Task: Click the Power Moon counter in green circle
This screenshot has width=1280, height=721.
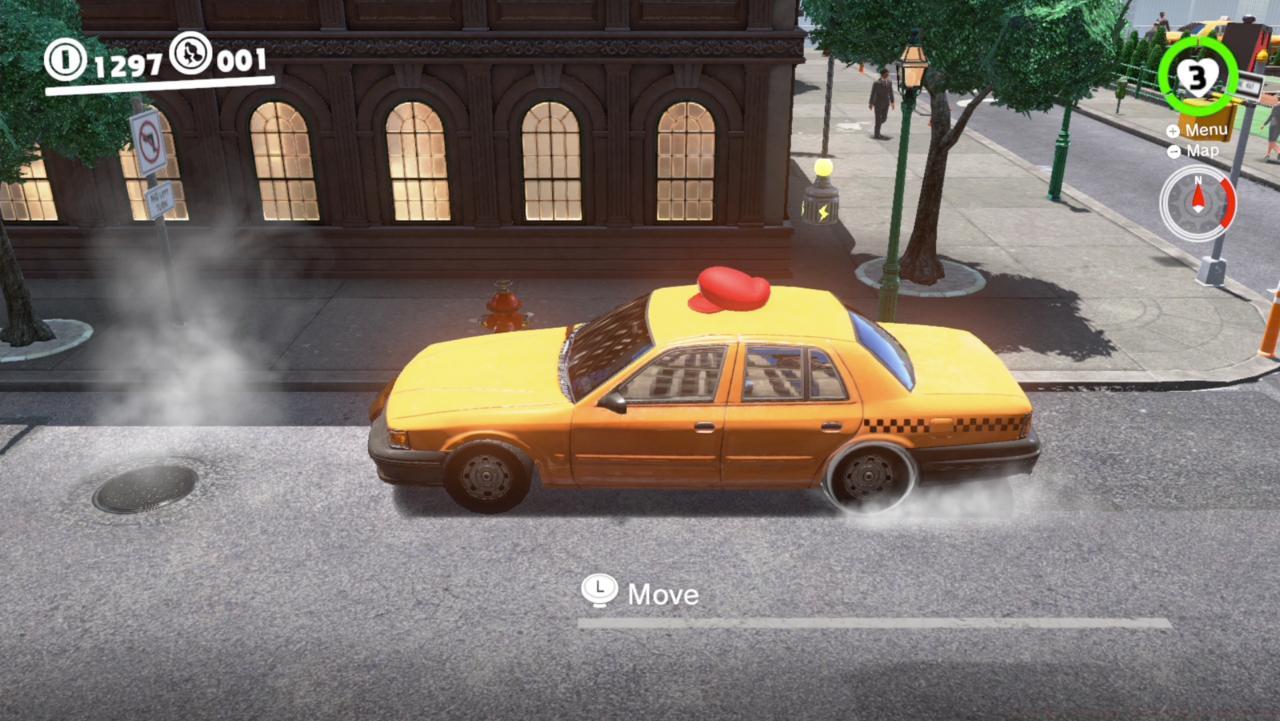Action: coord(1196,73)
